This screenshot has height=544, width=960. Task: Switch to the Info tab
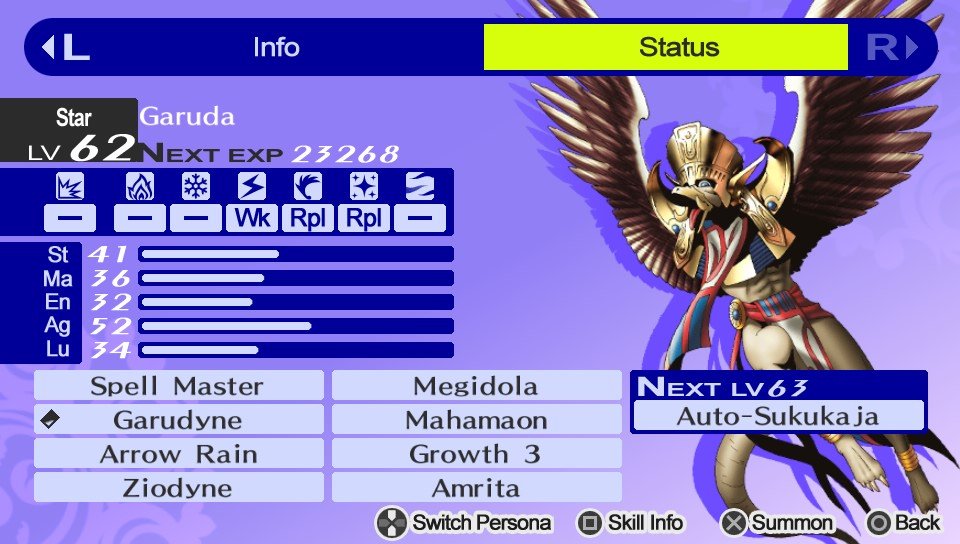[x=276, y=47]
